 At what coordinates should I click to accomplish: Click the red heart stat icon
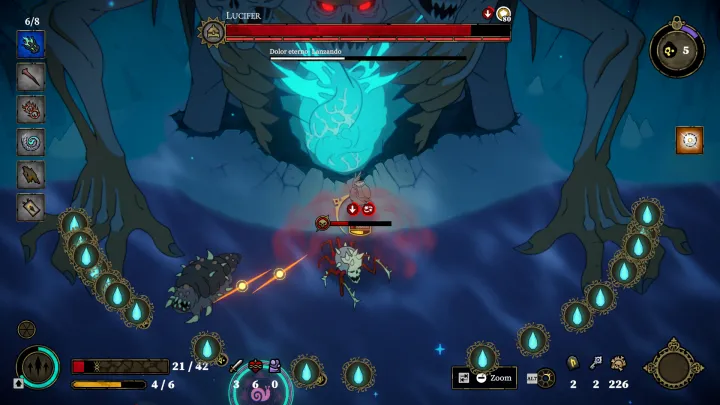pyautogui.click(x=256, y=366)
